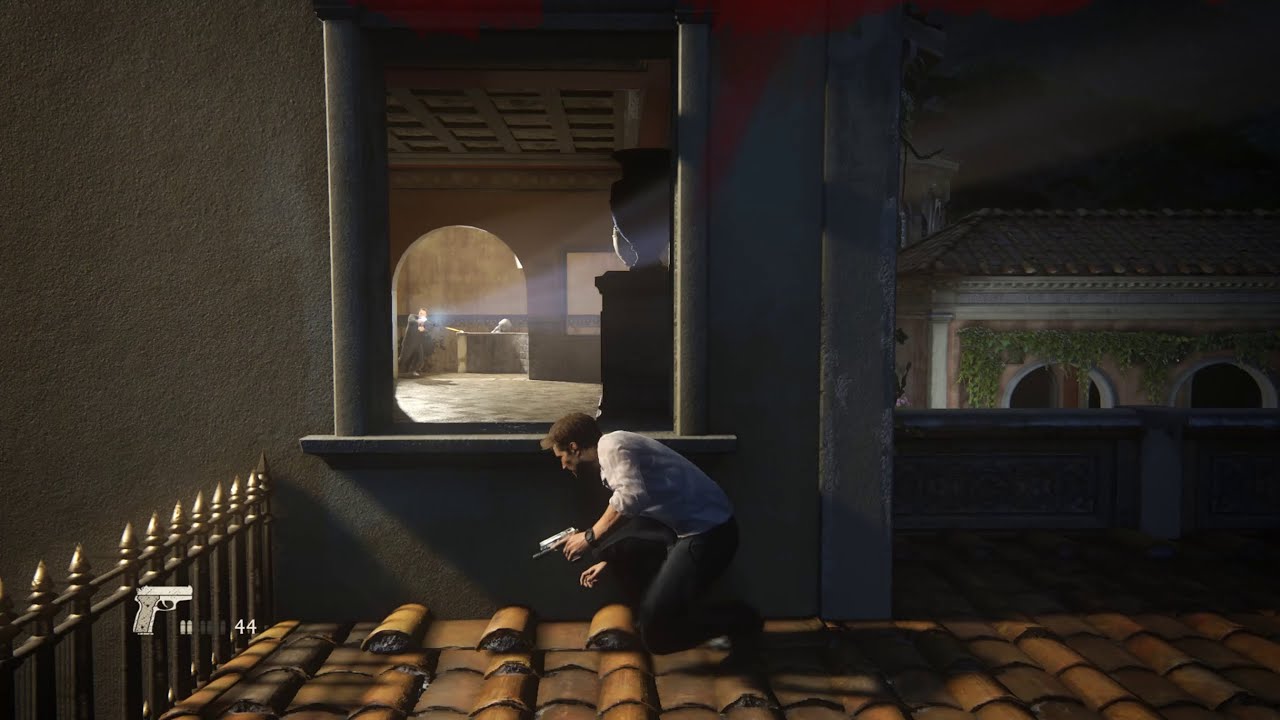1280x720 pixels.
Task: Select the equipped pistol weapon icon
Action: point(160,607)
